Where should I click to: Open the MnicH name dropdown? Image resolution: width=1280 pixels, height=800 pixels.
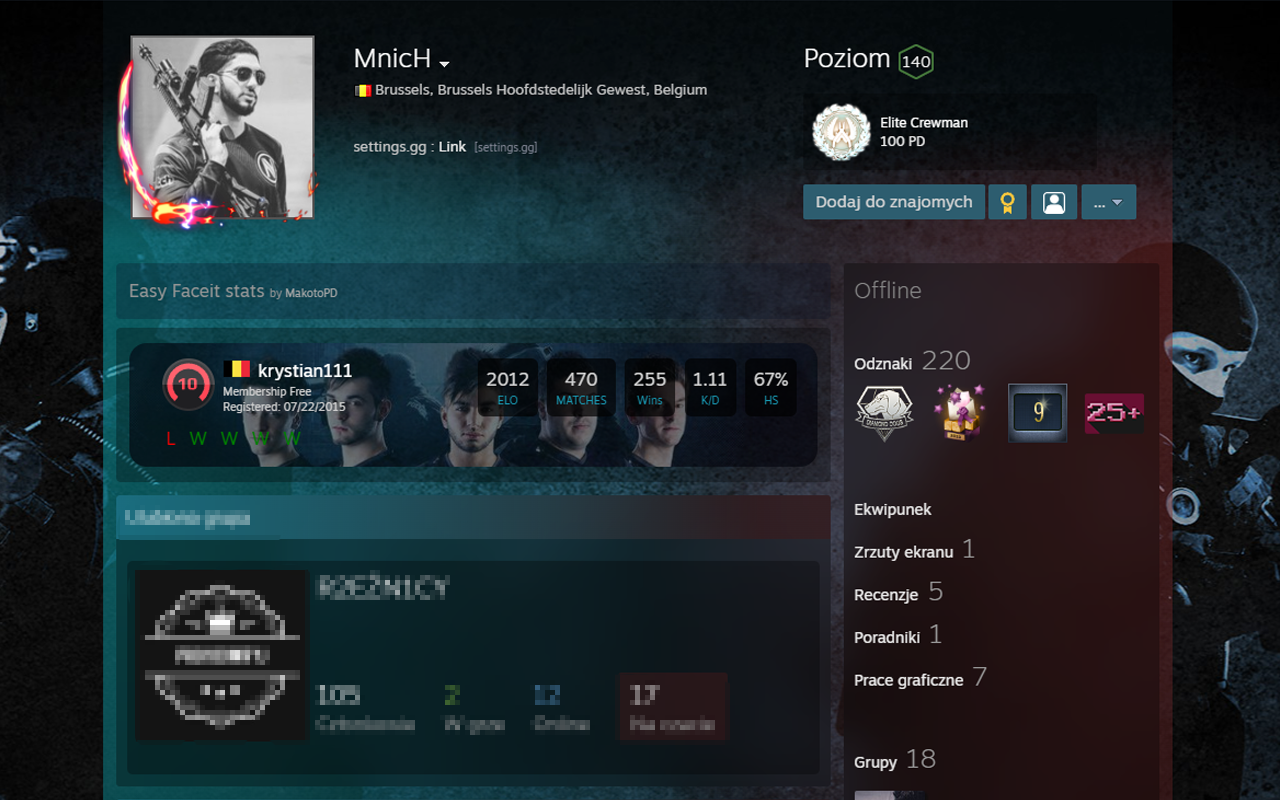pos(444,61)
